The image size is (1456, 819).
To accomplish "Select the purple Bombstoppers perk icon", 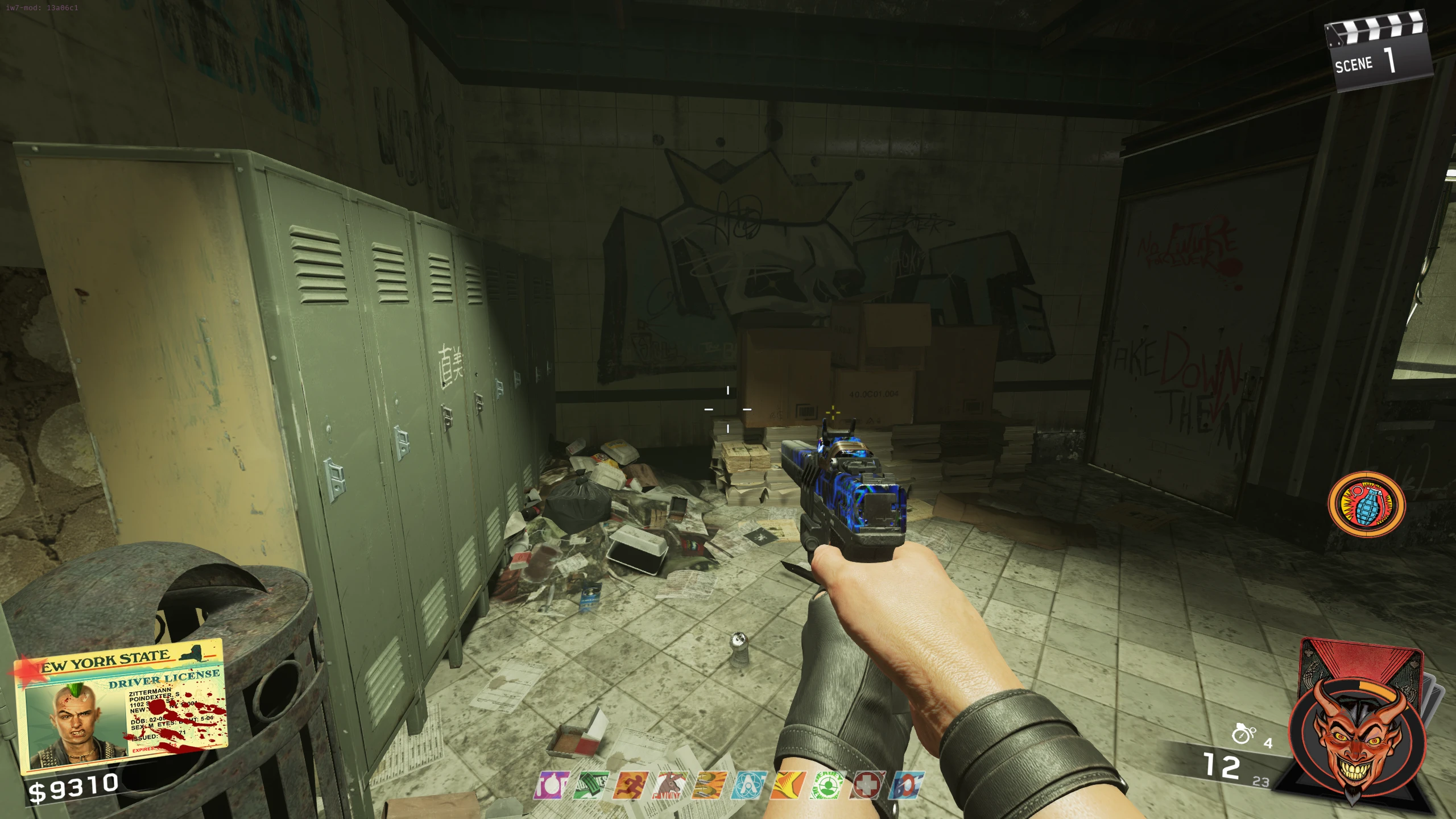I will pyautogui.click(x=552, y=785).
